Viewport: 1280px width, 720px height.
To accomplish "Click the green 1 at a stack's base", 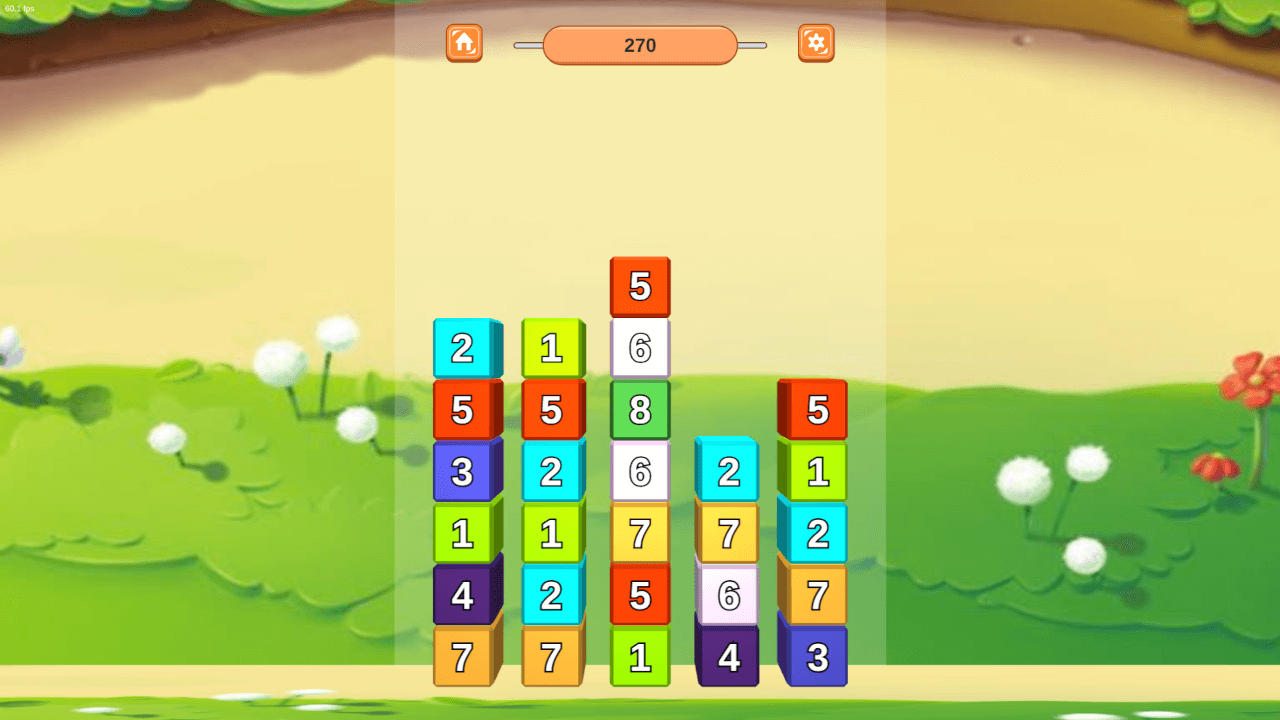I will point(640,657).
